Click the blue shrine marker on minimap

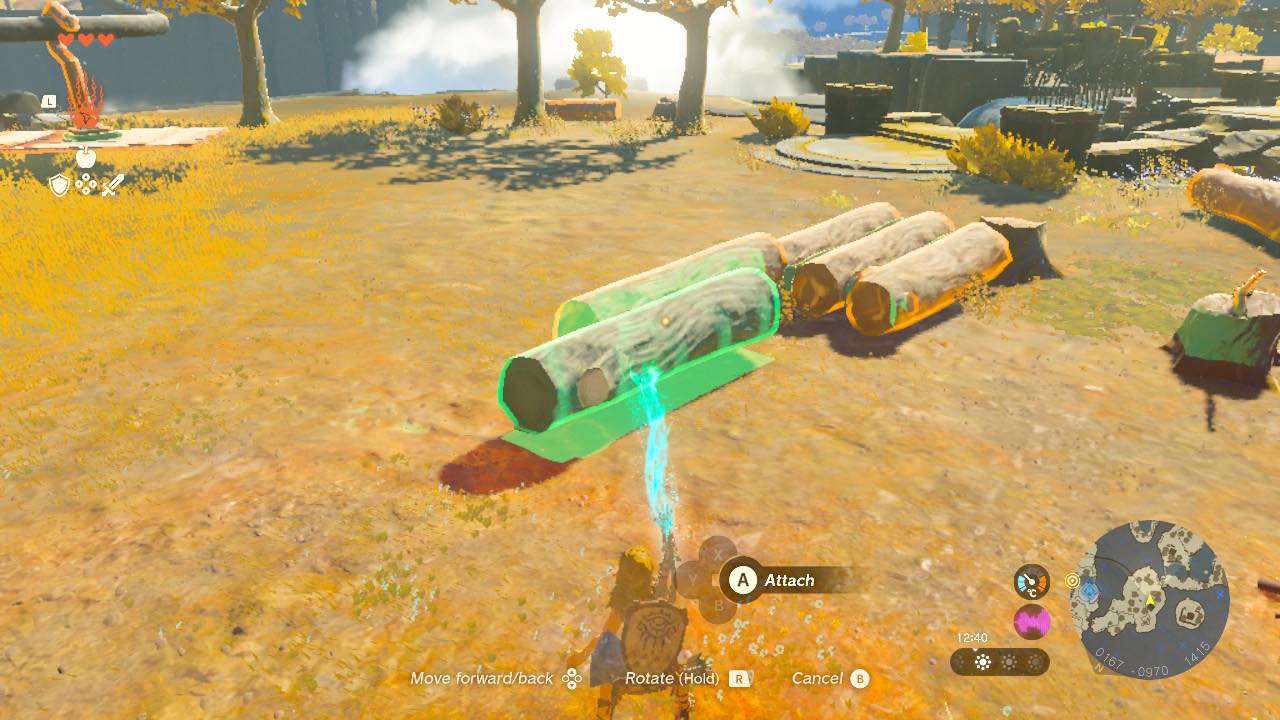click(x=1089, y=592)
